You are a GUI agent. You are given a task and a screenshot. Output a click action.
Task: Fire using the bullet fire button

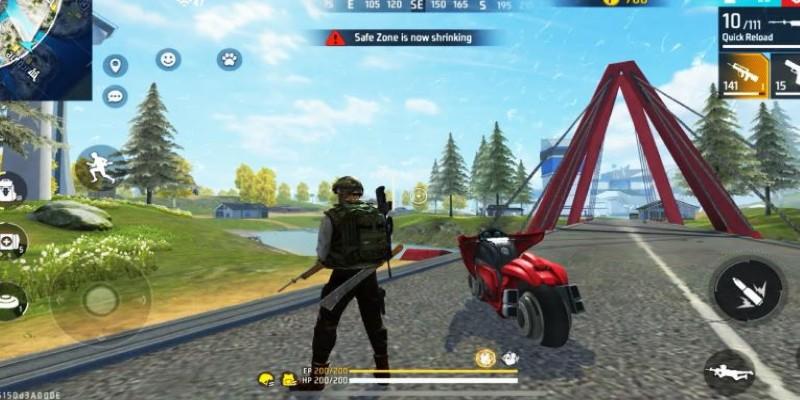click(x=747, y=289)
